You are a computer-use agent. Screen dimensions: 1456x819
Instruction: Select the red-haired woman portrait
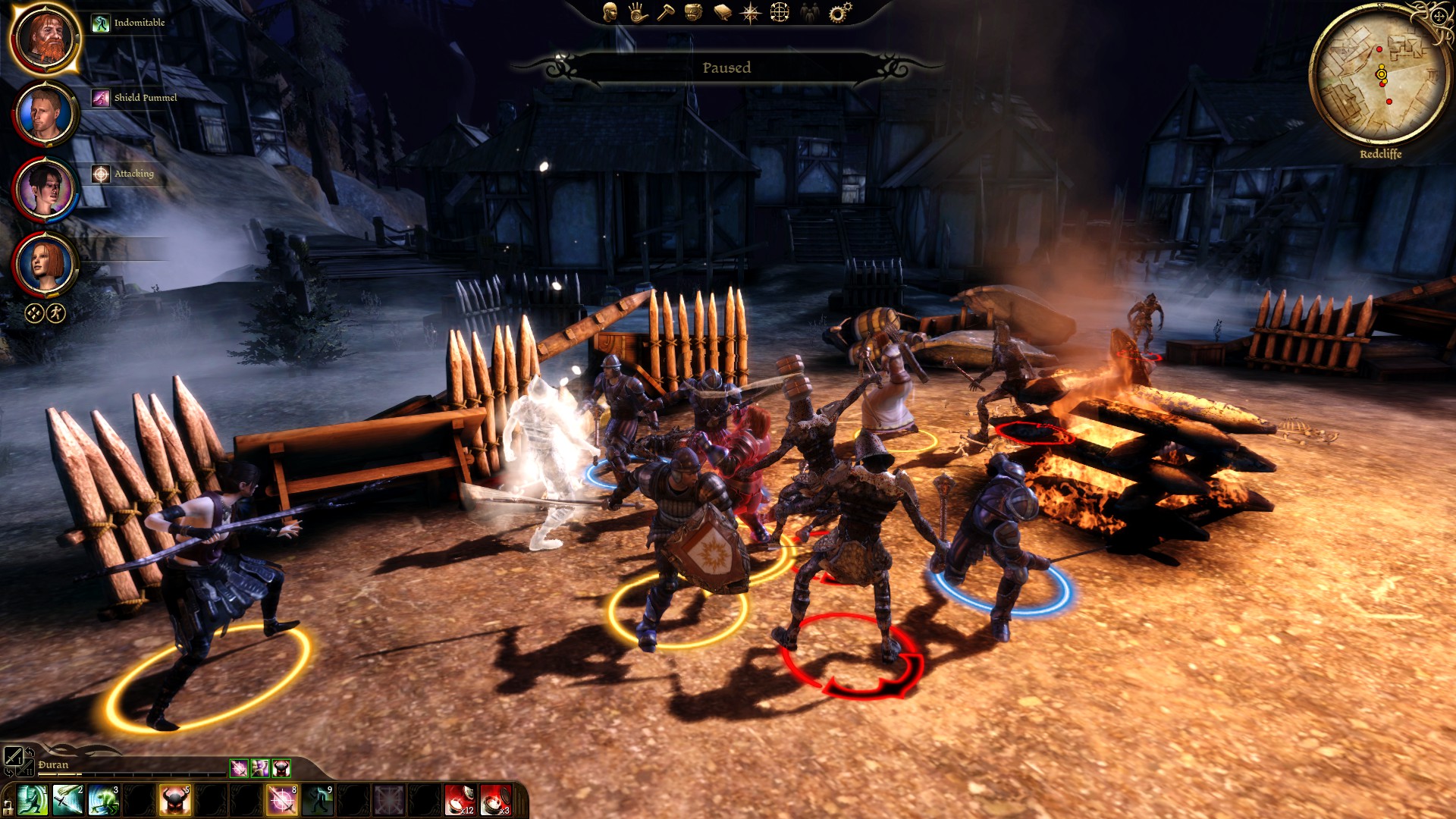[x=45, y=264]
